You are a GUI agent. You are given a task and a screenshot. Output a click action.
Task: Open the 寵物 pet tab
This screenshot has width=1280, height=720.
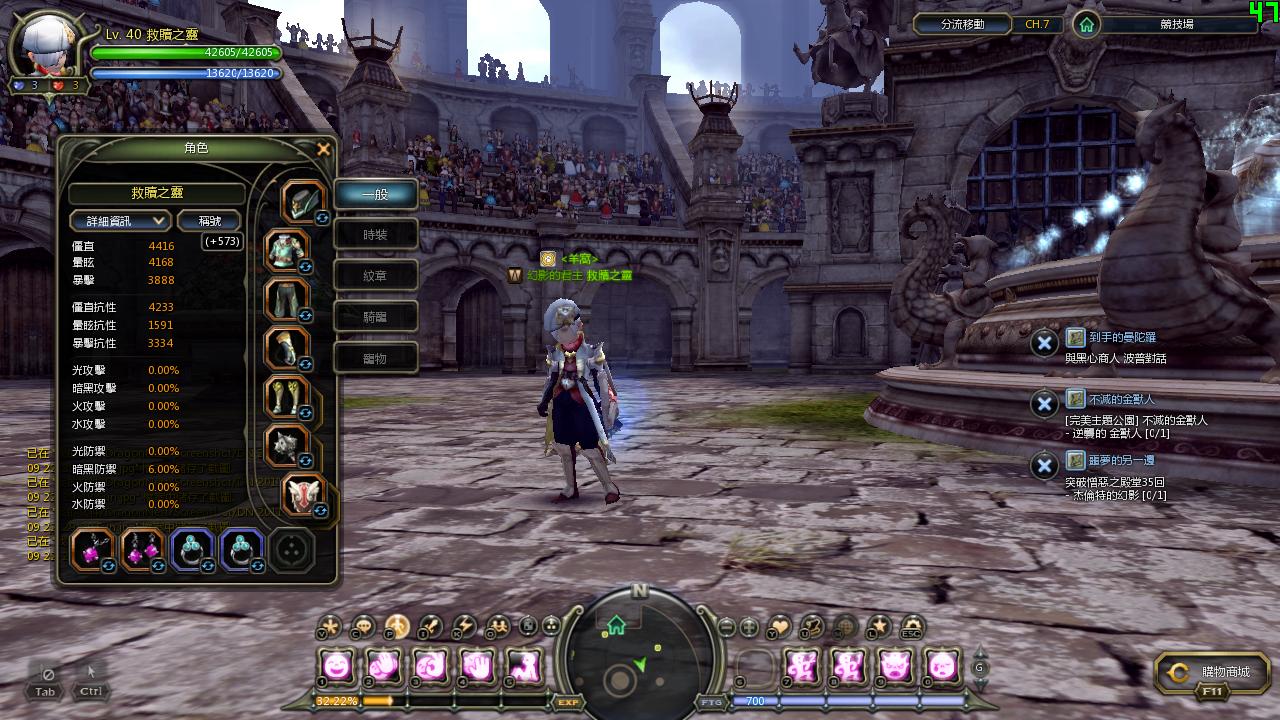(375, 358)
